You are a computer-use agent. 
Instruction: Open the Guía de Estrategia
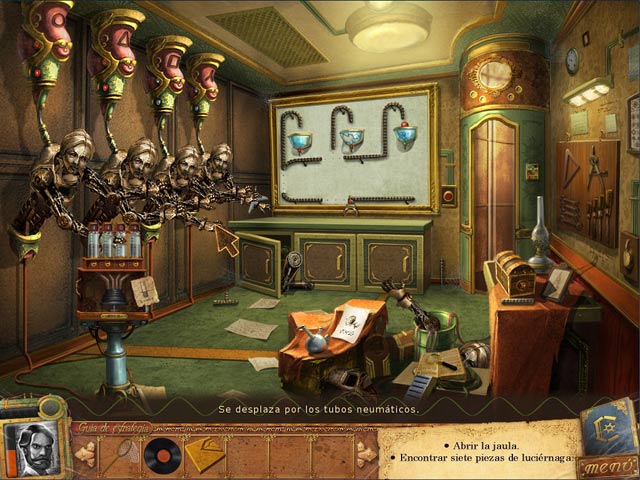pos(113,428)
